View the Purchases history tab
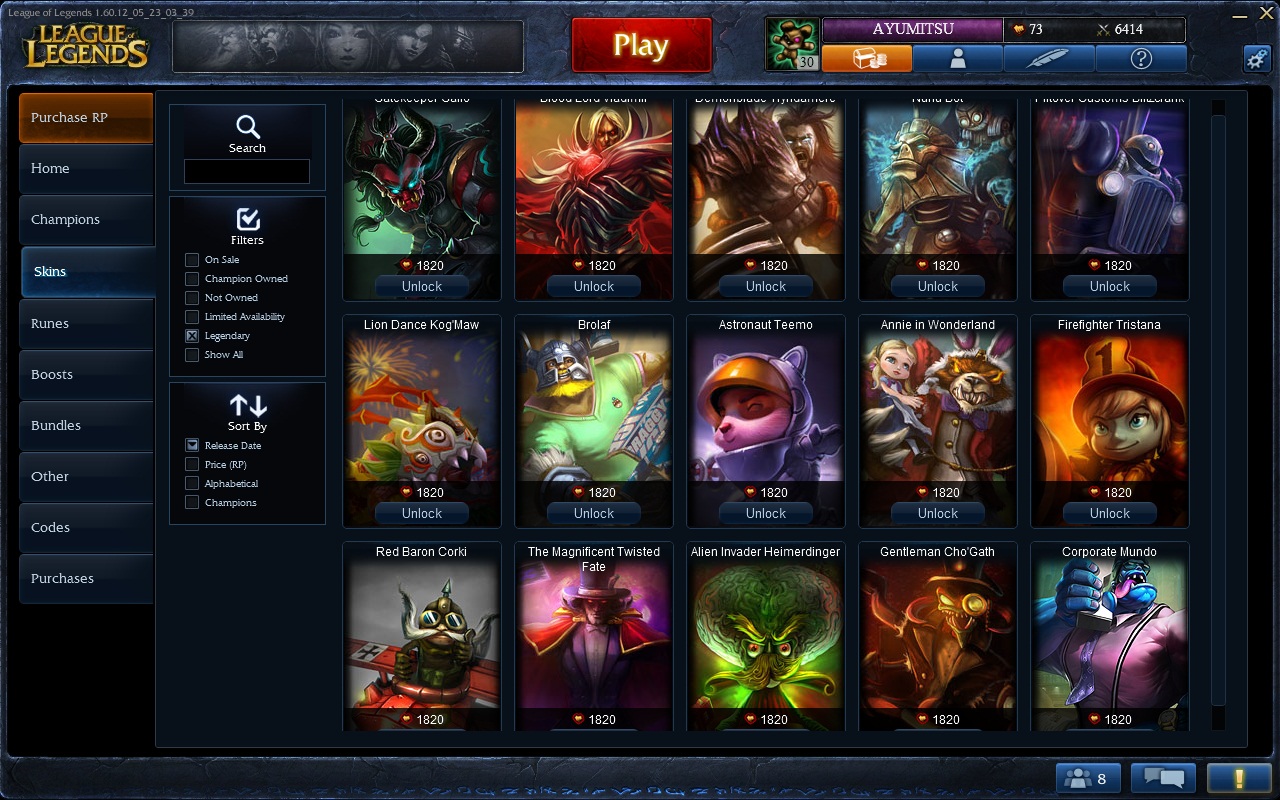The height and width of the screenshot is (800, 1280). click(86, 579)
